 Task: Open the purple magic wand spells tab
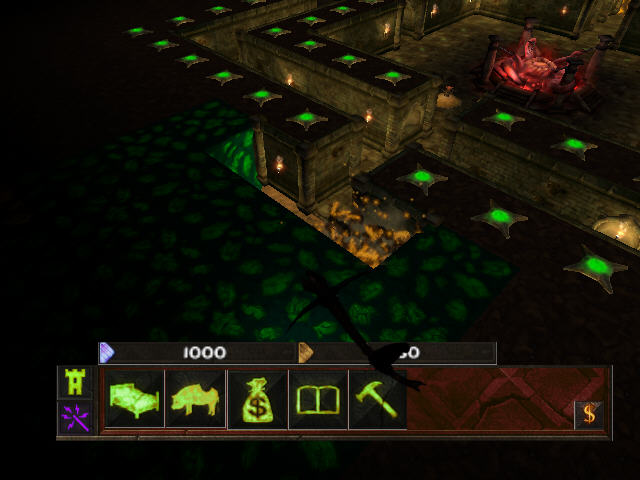[75, 416]
